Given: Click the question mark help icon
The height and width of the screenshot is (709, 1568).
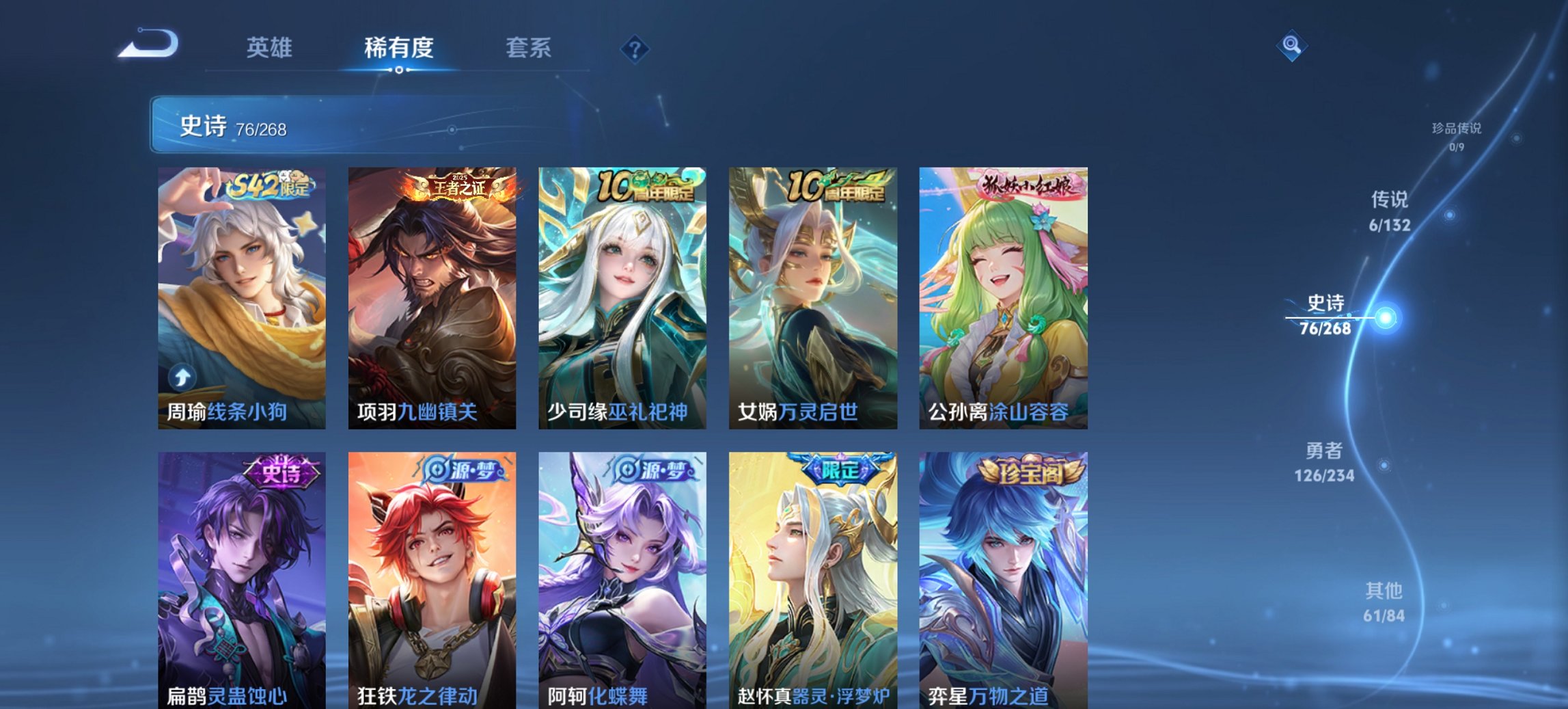Looking at the screenshot, I should [635, 48].
